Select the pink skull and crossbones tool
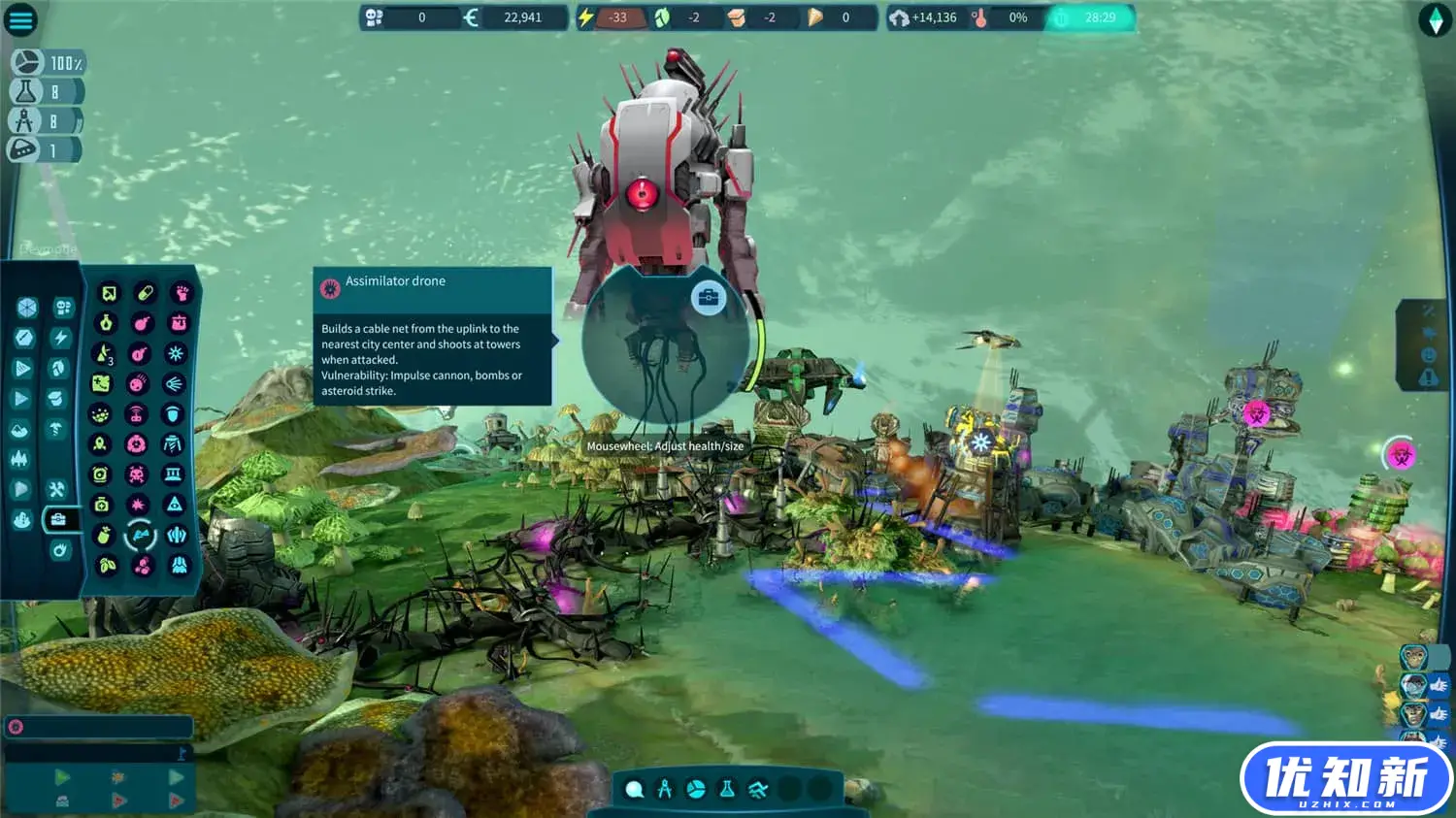Screen dimensions: 1456x818 click(137, 474)
